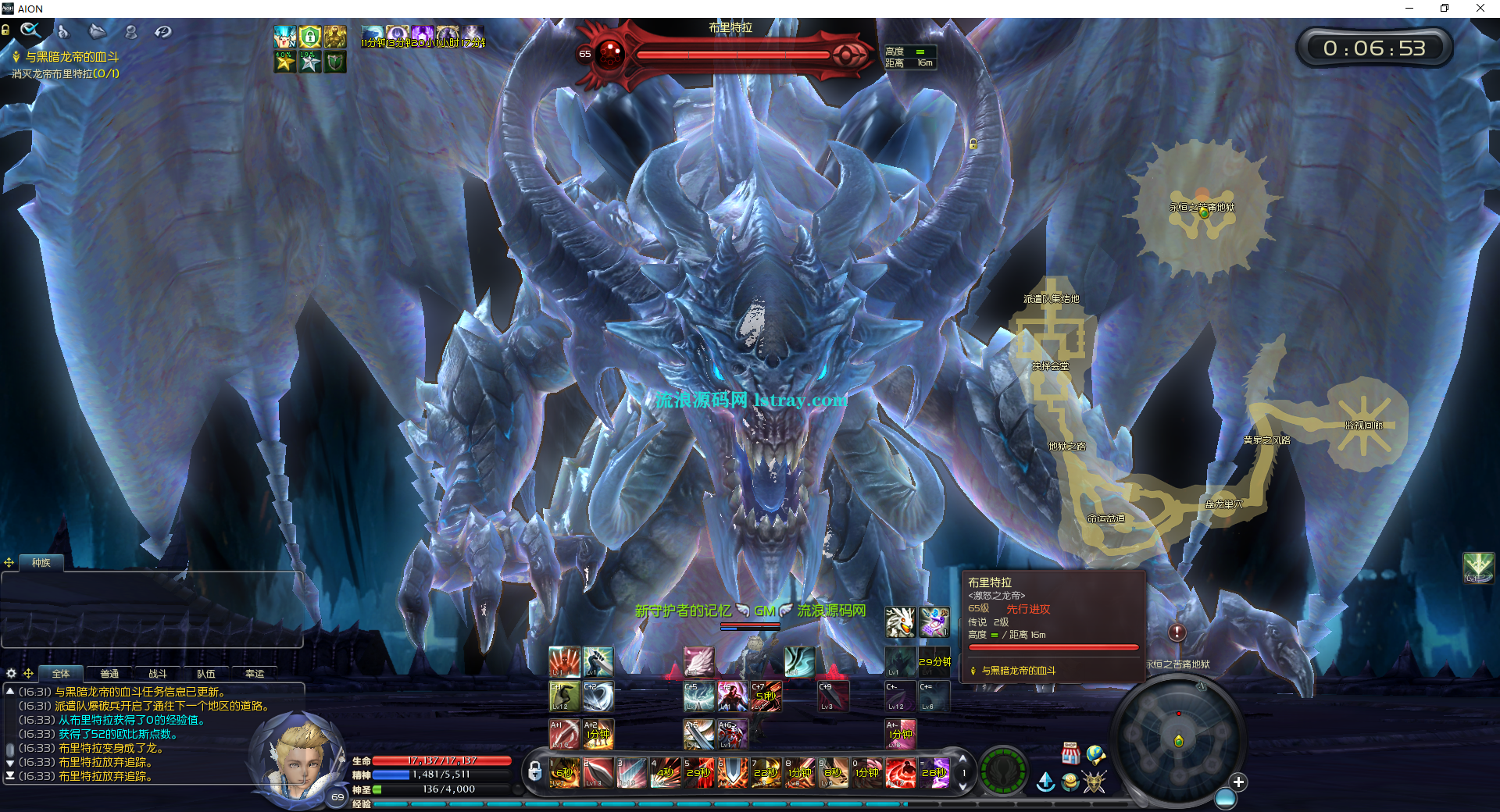The height and width of the screenshot is (812, 1500).
Task: Click the magnifier checkmark quest tracker icon
Action: point(30,30)
